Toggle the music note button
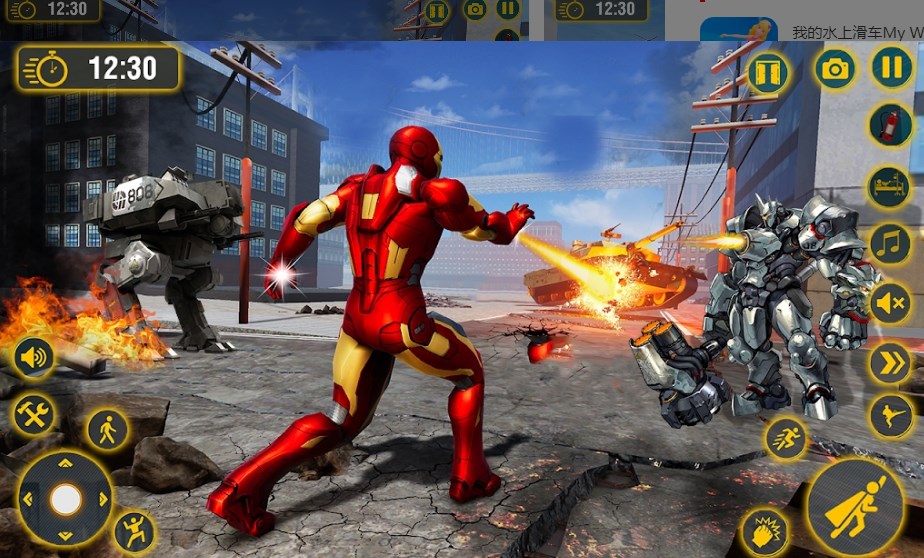The width and height of the screenshot is (924, 558). pos(889,244)
